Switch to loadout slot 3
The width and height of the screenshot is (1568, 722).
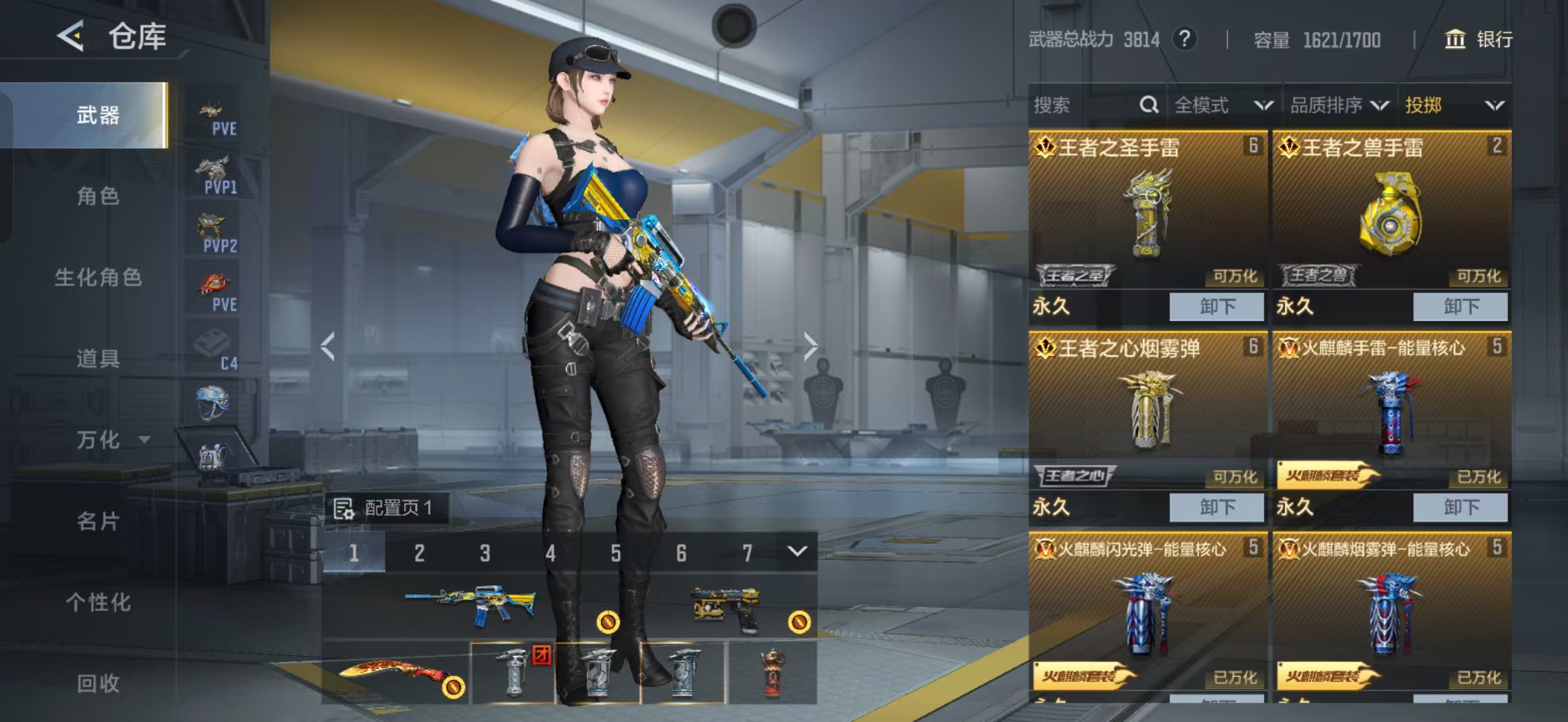485,553
